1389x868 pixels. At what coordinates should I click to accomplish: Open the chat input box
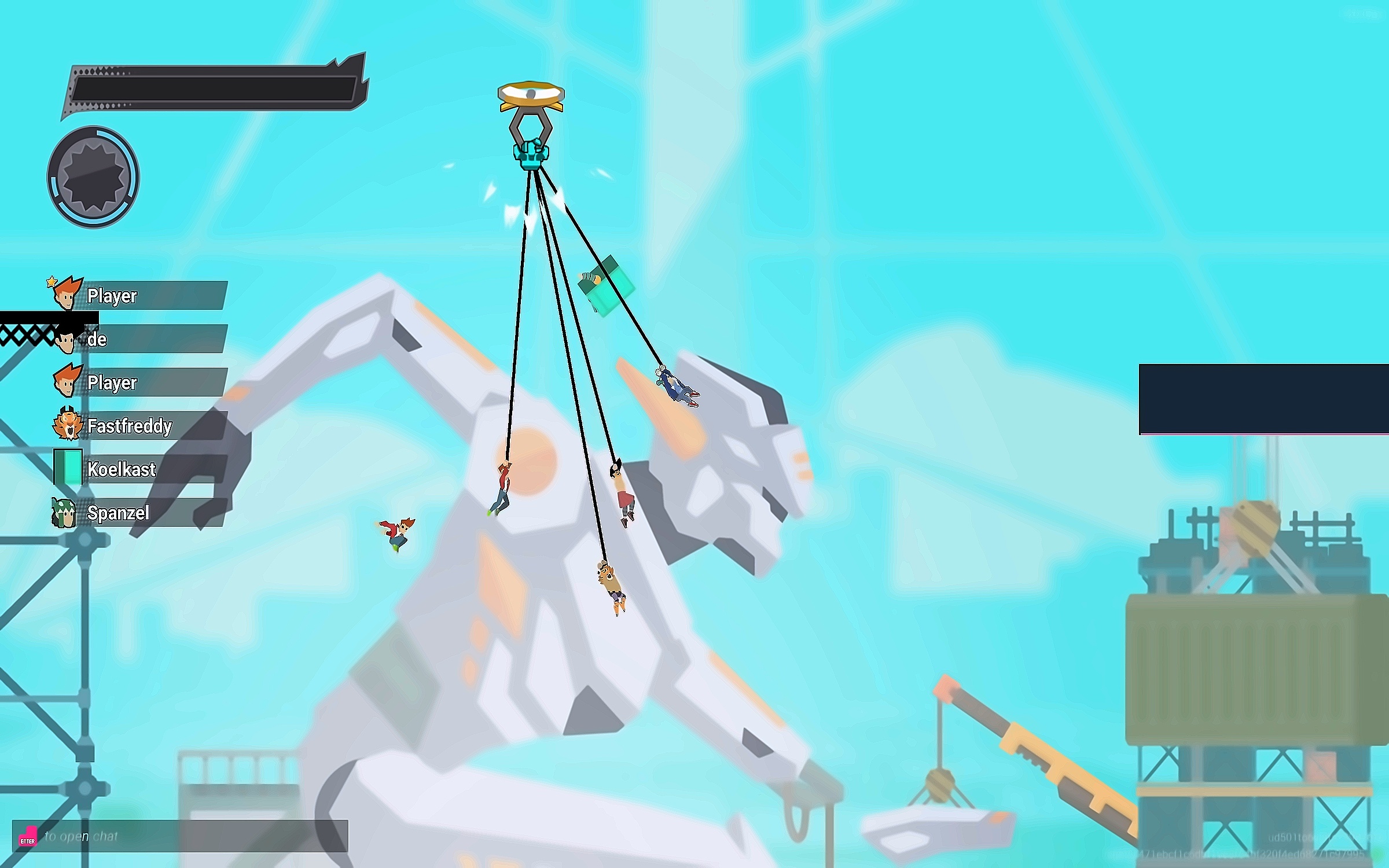pyautogui.click(x=181, y=836)
